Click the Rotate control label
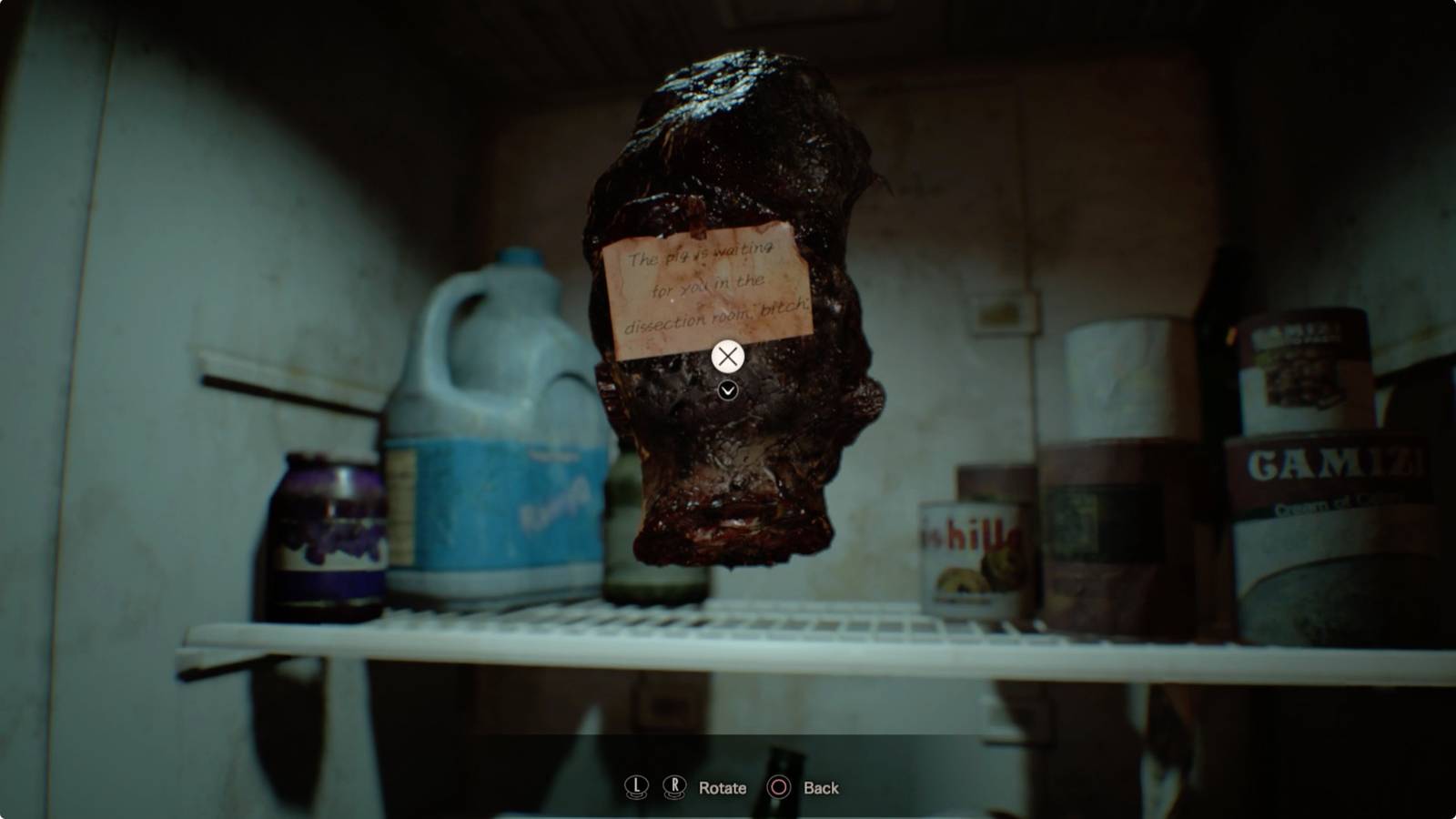 pyautogui.click(x=722, y=788)
